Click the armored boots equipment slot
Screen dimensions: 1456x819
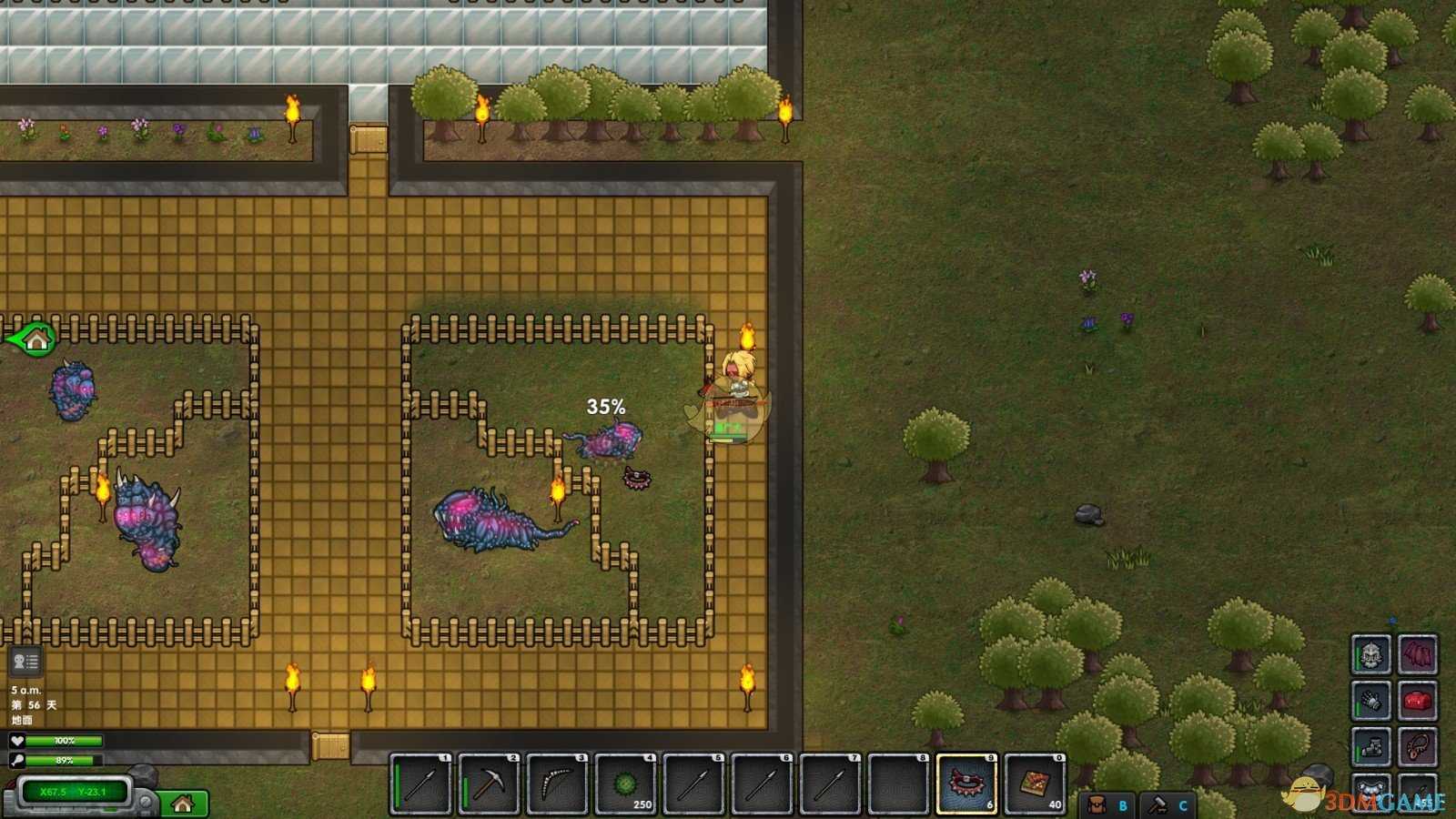pyautogui.click(x=1370, y=747)
